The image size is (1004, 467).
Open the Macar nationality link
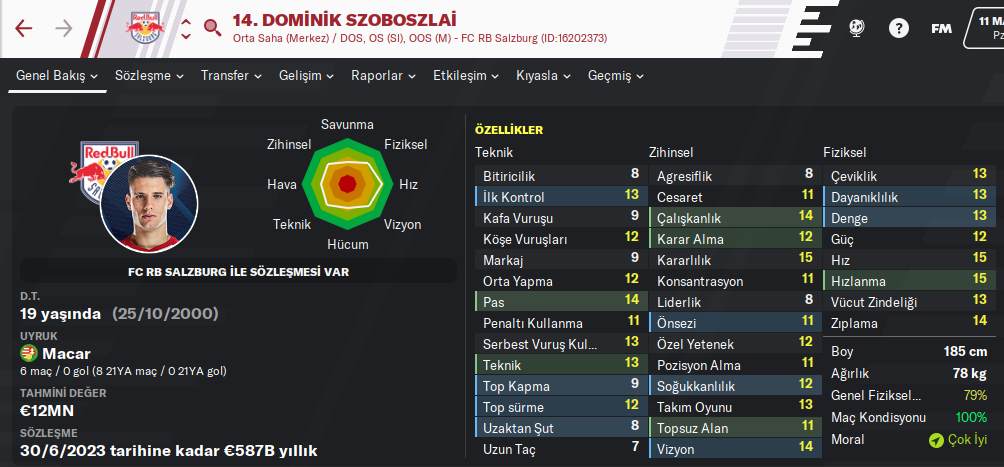(66, 354)
